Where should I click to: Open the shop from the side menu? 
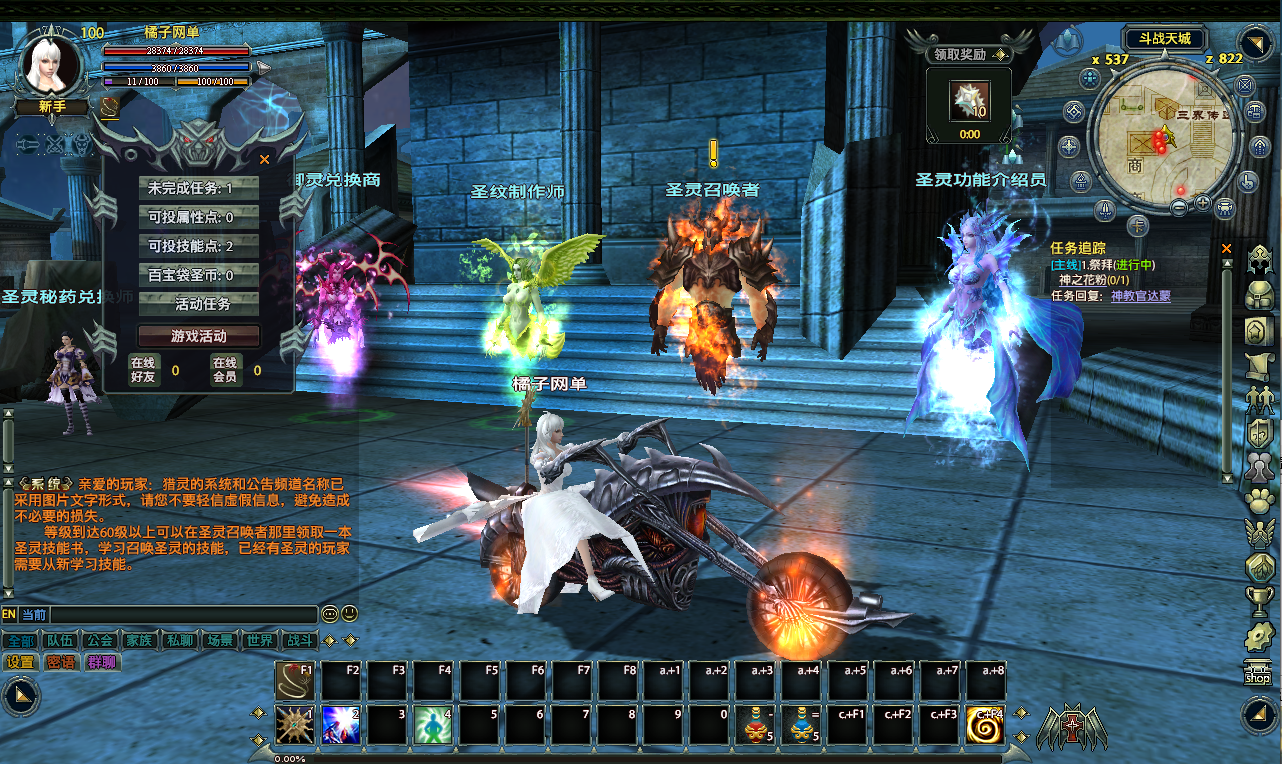[x=1257, y=674]
